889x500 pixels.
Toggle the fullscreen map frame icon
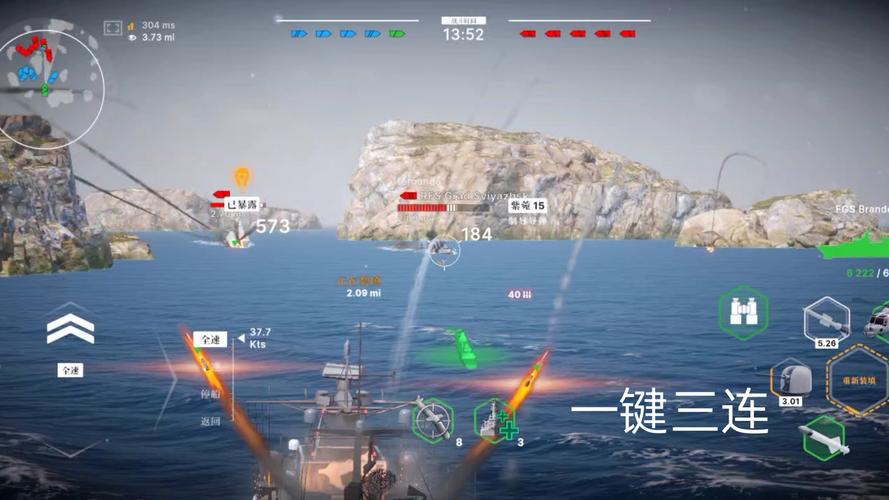113,27
